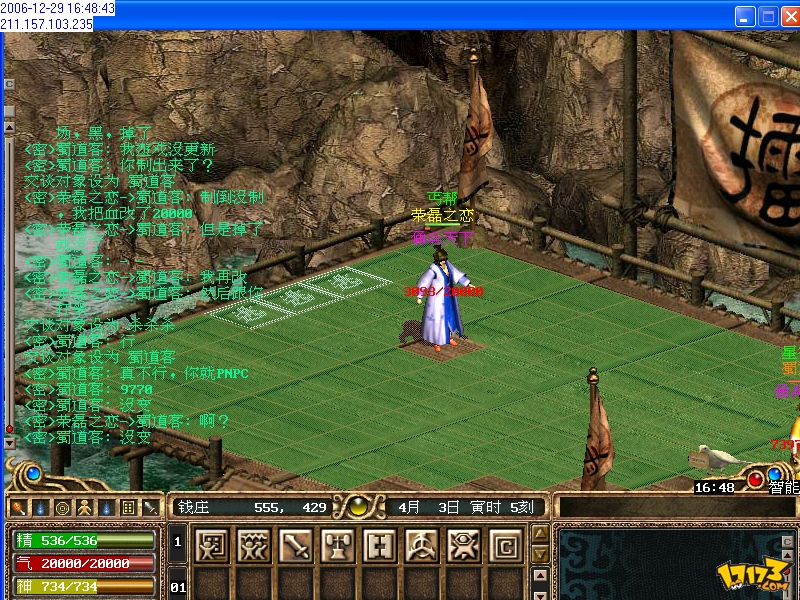Select the sword attack skill slot
Screen dimensions: 800x600
click(x=295, y=545)
